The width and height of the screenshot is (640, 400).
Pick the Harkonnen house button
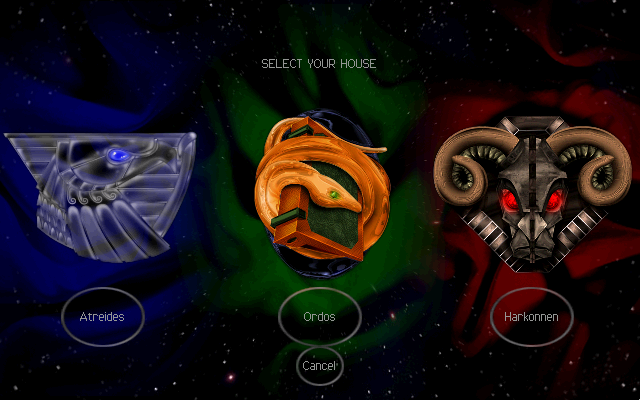[x=531, y=317]
